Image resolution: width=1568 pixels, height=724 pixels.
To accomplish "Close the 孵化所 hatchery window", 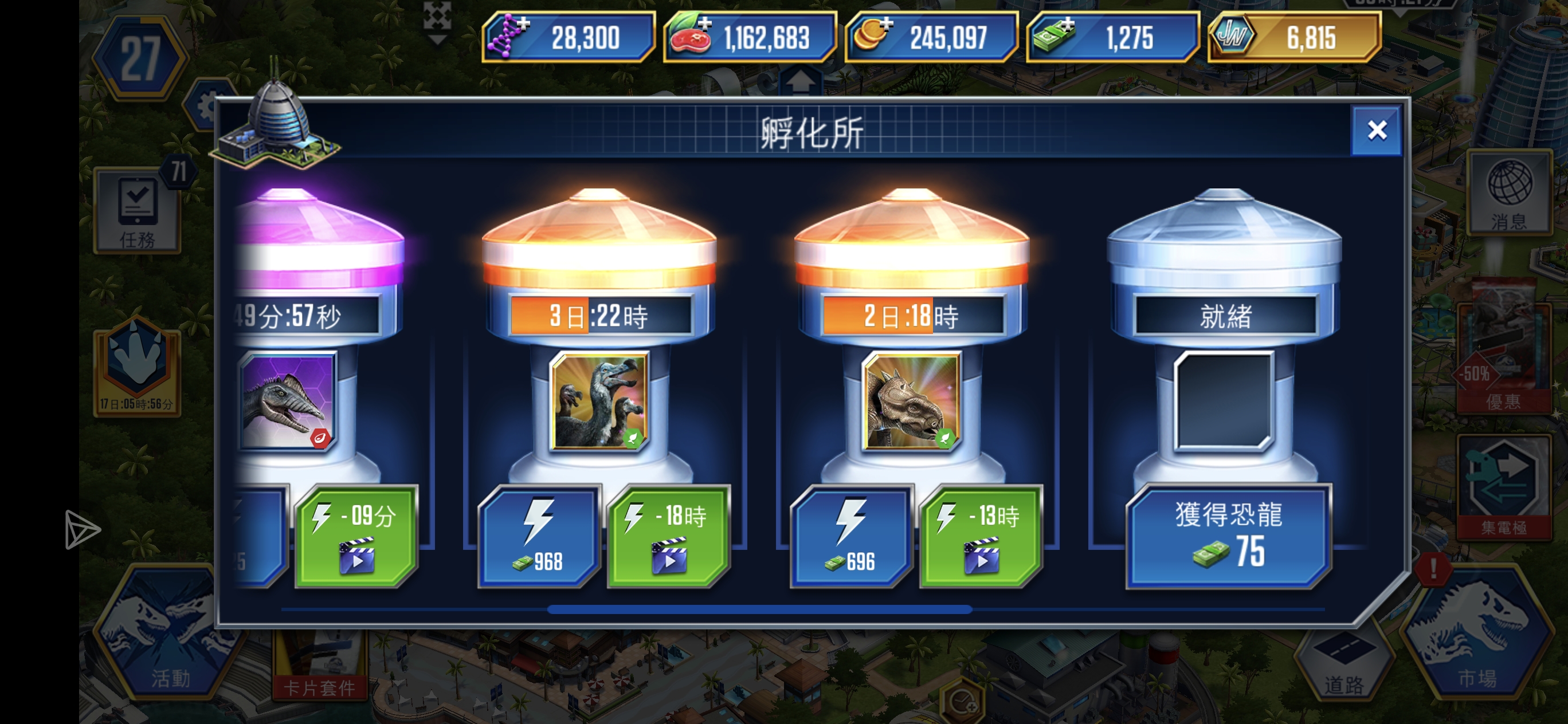I will pyautogui.click(x=1376, y=130).
